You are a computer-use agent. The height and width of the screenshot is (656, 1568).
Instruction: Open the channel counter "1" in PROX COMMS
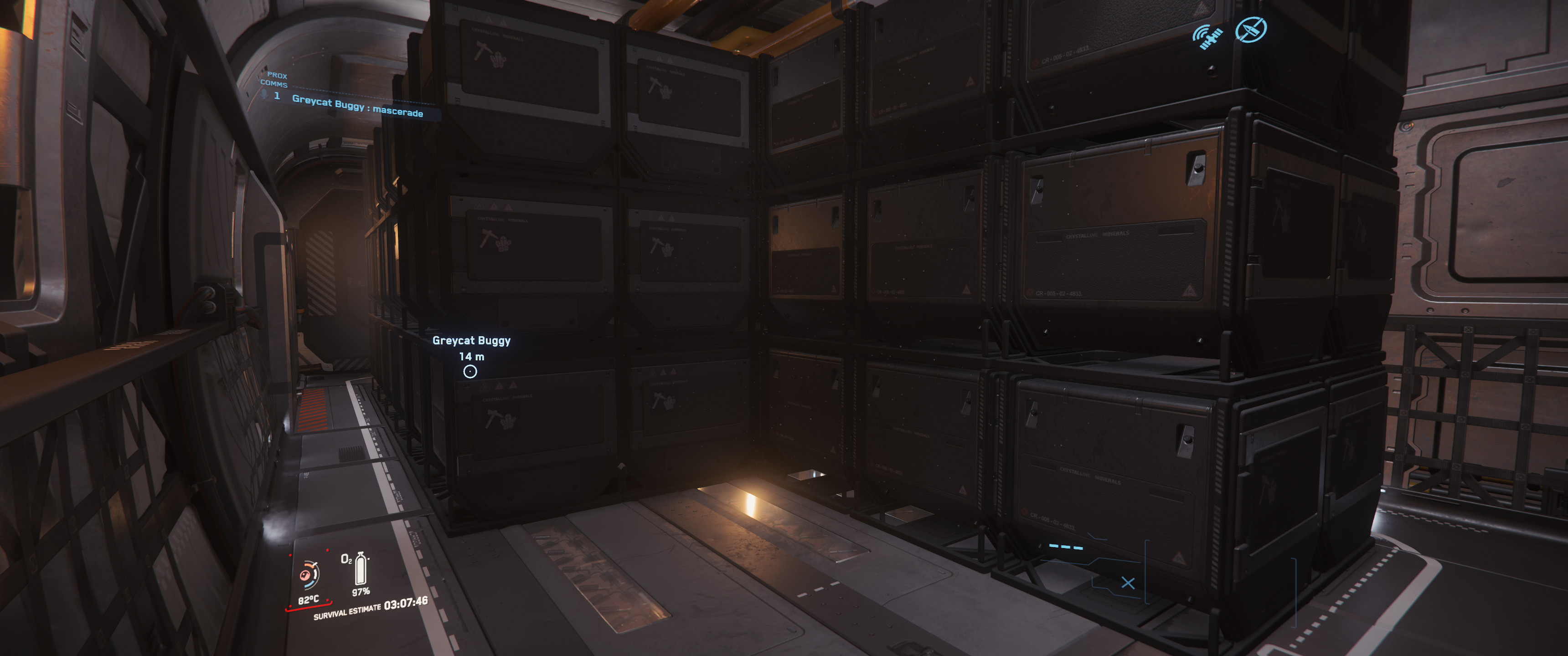point(278,97)
